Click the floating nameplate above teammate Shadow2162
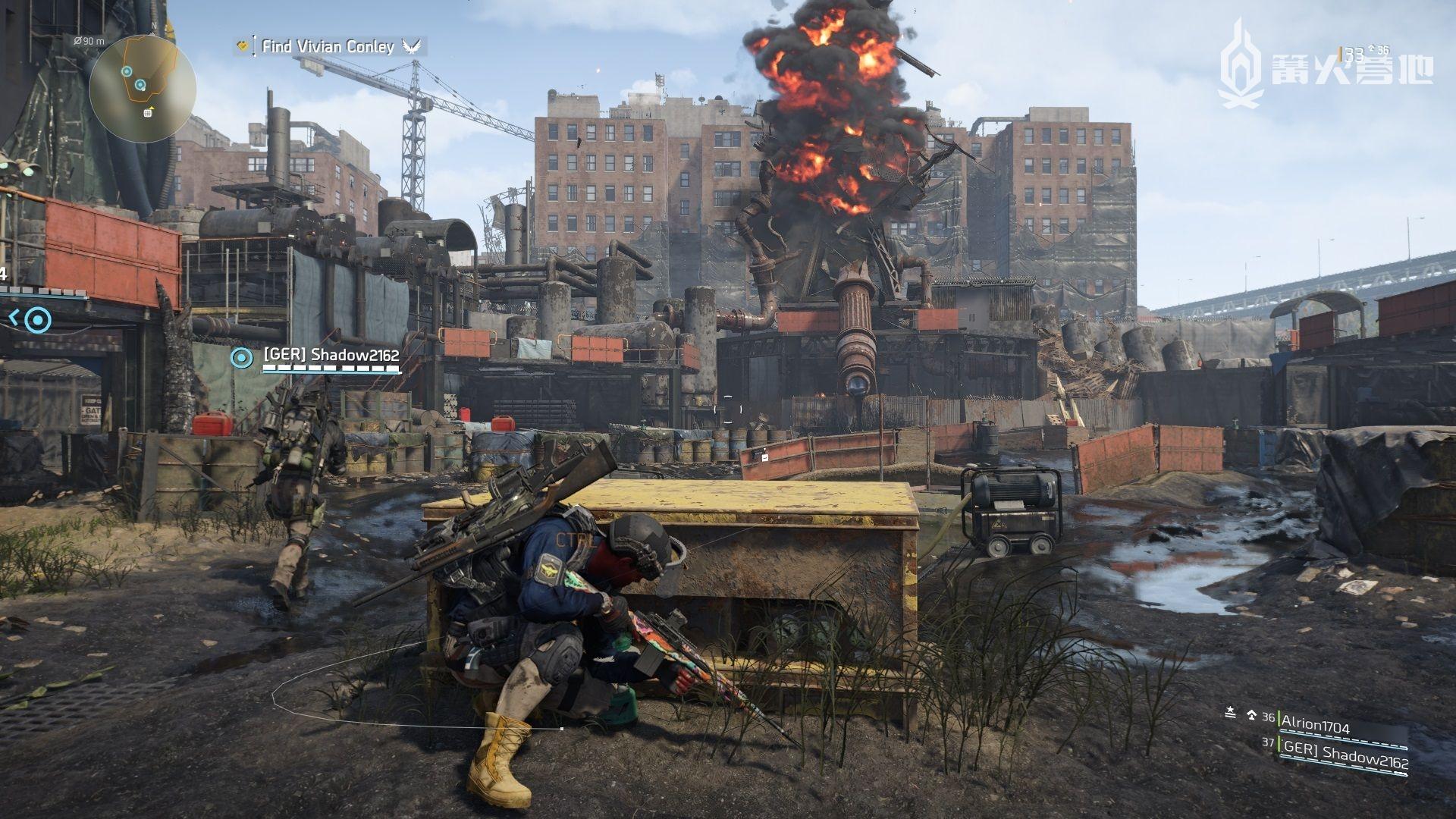The width and height of the screenshot is (1456, 819). pyautogui.click(x=331, y=355)
